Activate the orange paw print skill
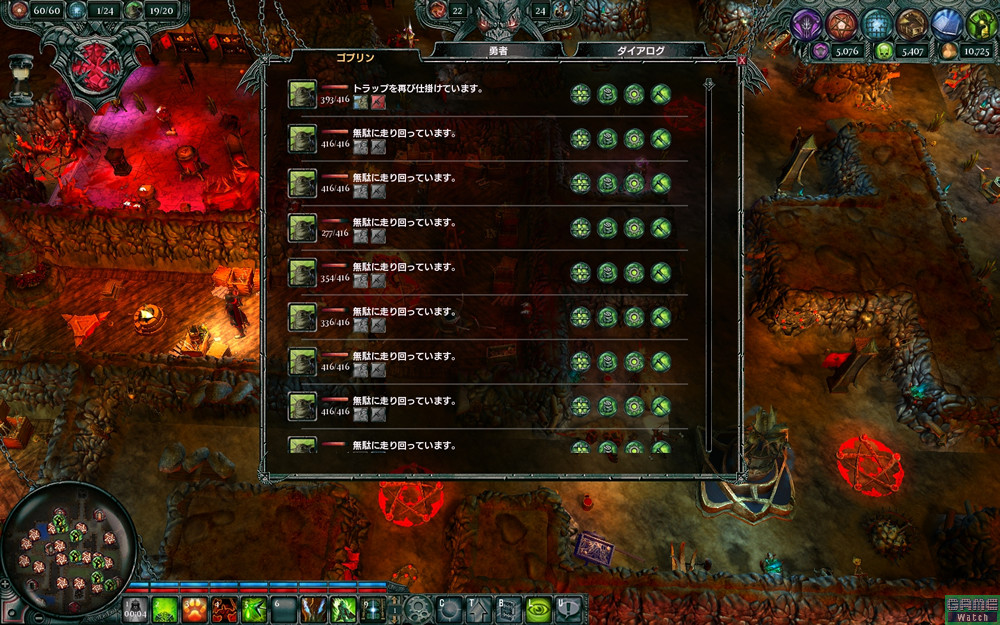 point(194,609)
